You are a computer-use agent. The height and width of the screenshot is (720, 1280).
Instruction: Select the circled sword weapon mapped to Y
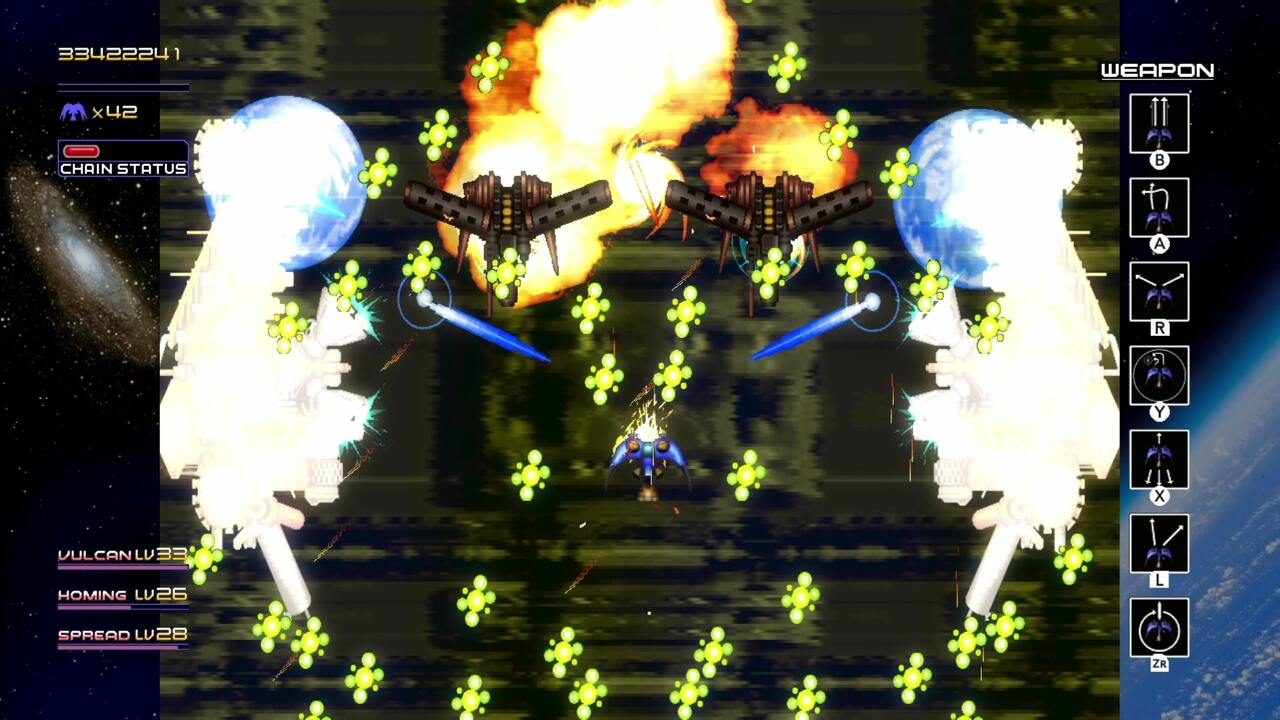[1159, 375]
